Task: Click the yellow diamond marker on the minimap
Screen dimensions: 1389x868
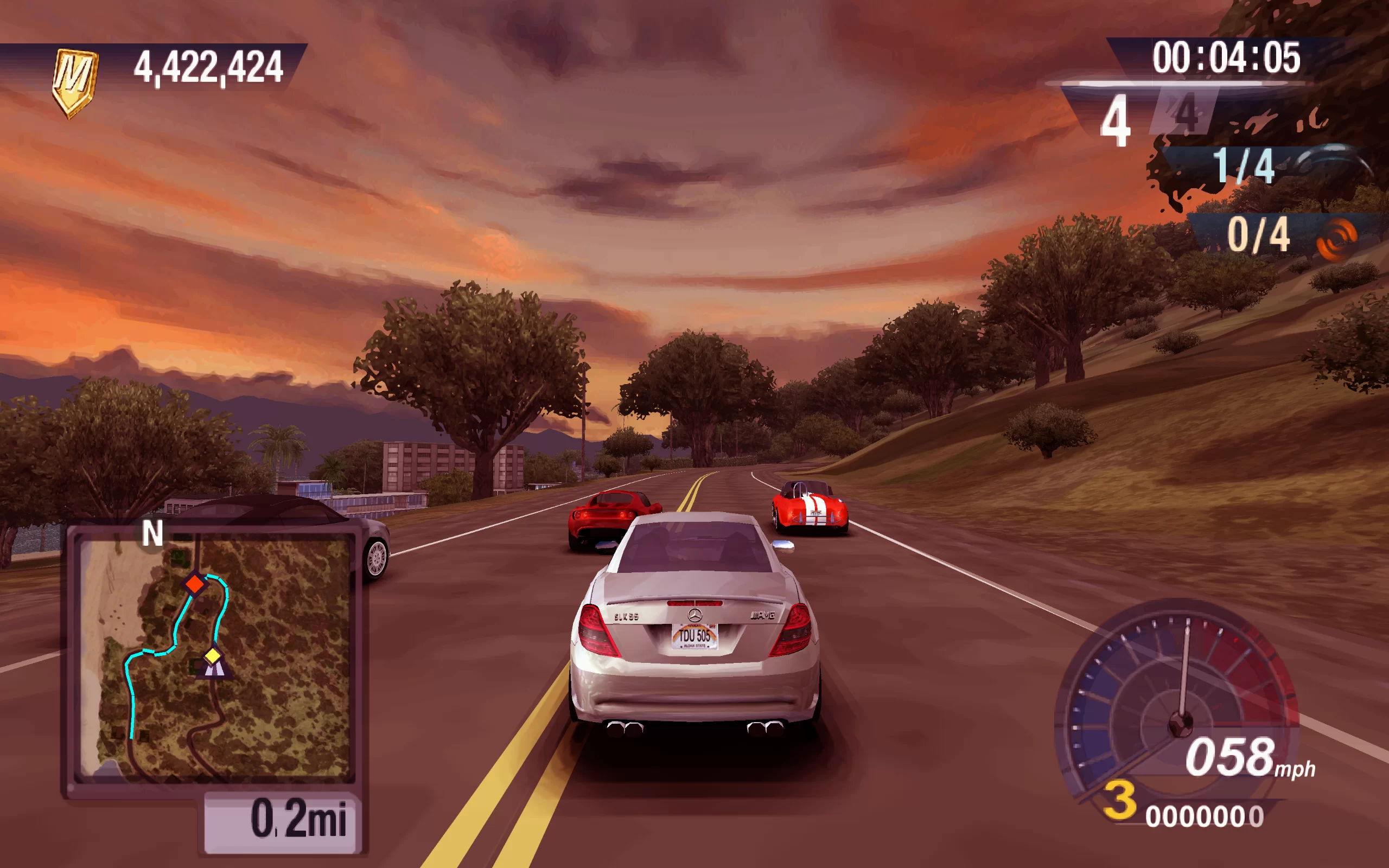Action: [x=213, y=655]
